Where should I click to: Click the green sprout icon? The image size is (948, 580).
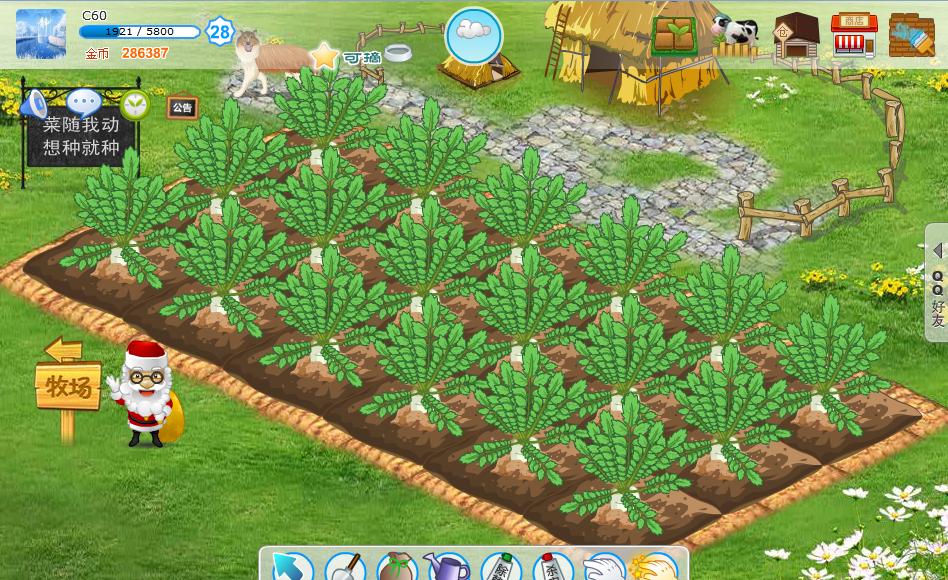point(134,104)
